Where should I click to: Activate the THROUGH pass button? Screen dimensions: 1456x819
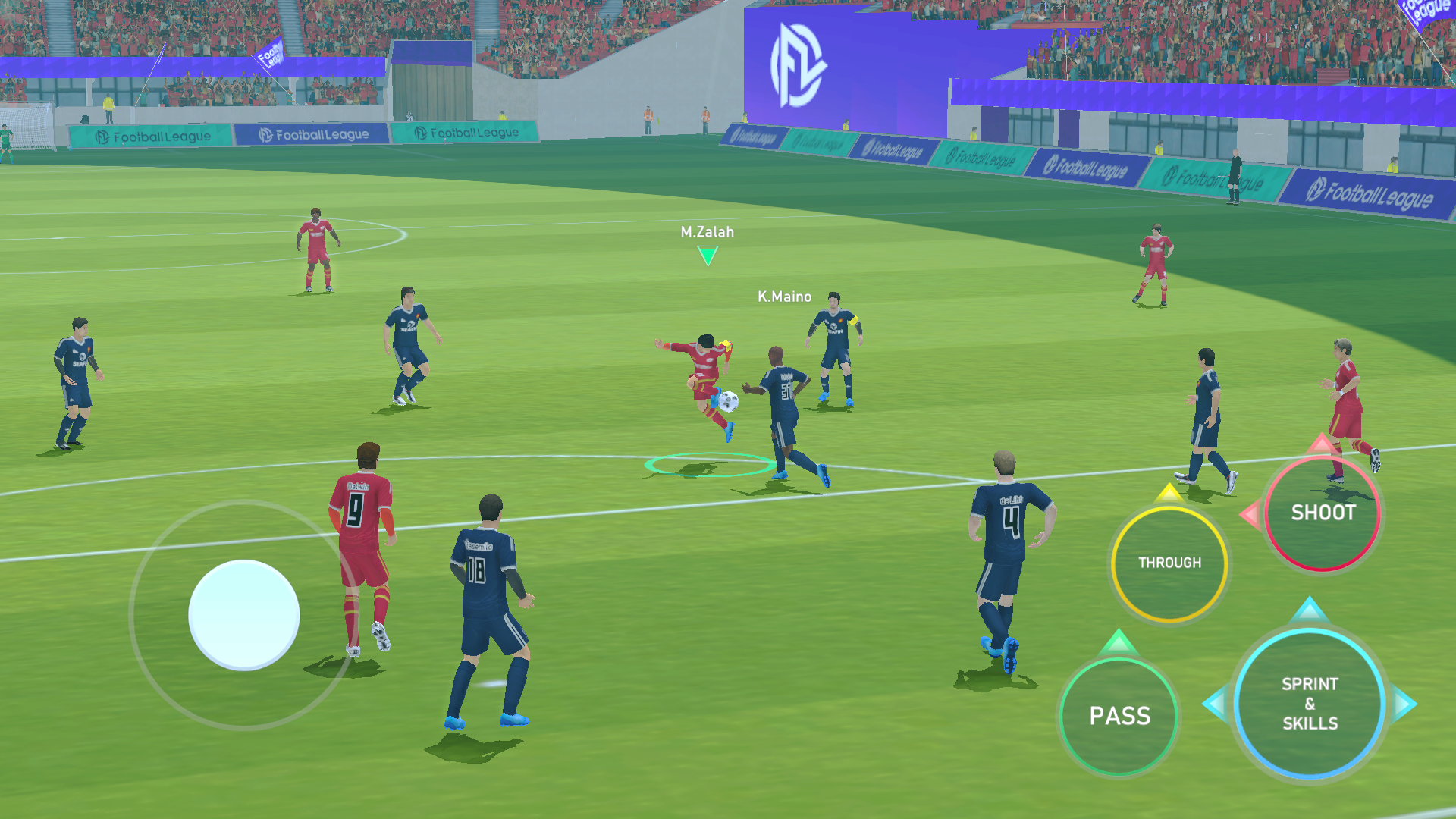point(1169,563)
